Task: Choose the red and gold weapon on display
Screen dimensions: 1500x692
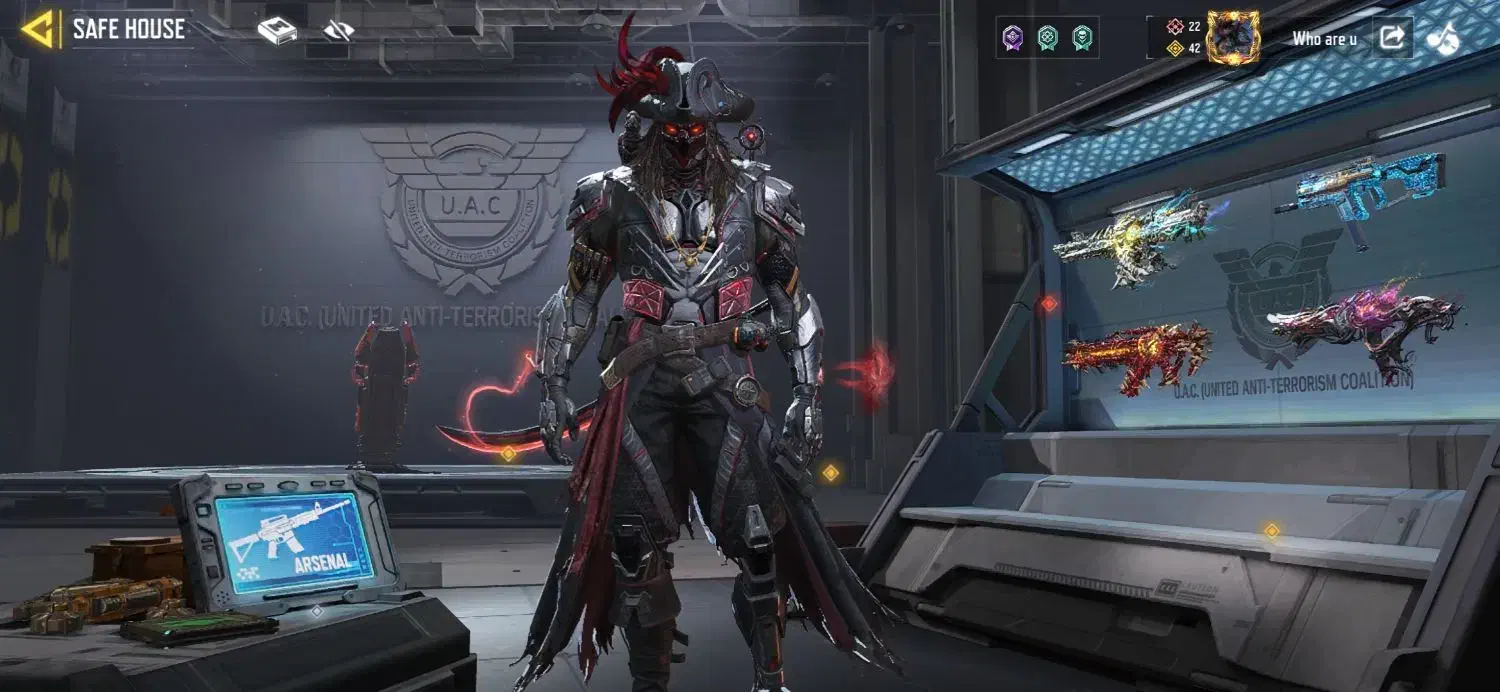Action: pos(1136,355)
